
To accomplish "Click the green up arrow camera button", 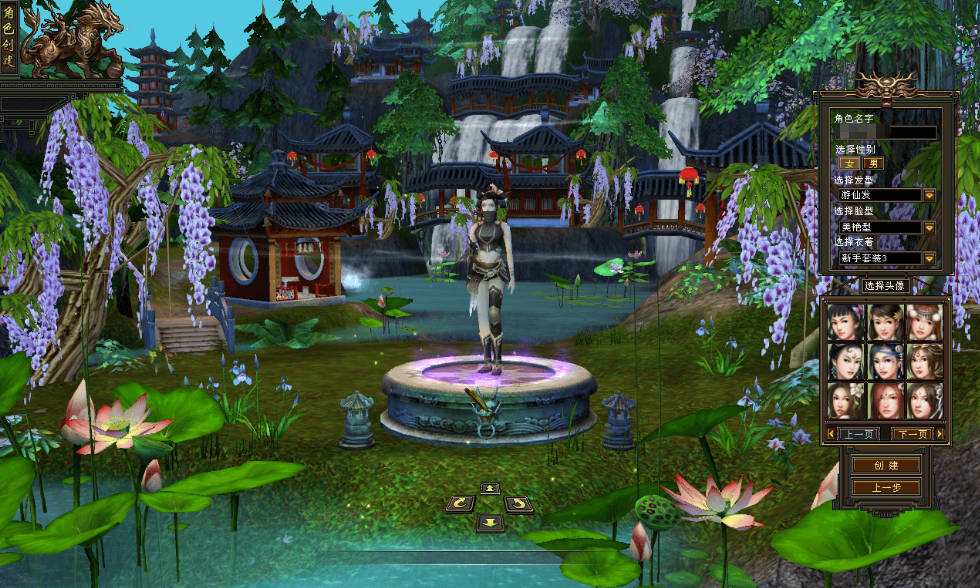I will [490, 488].
